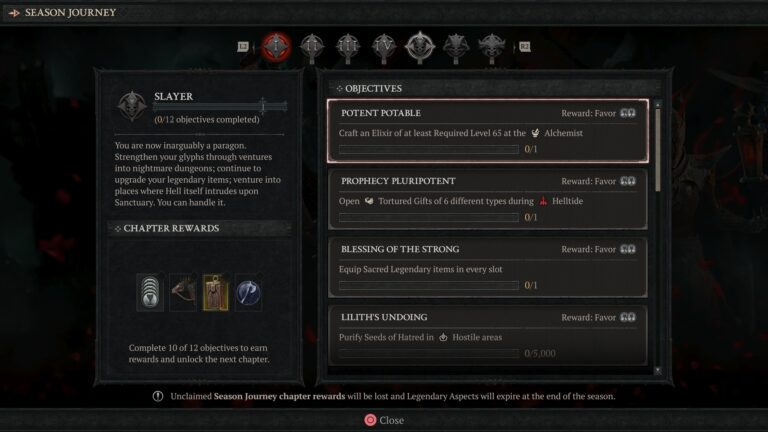Viewport: 768px width, 432px height.
Task: Open the Lilith's Undoing objective
Action: click(x=487, y=335)
